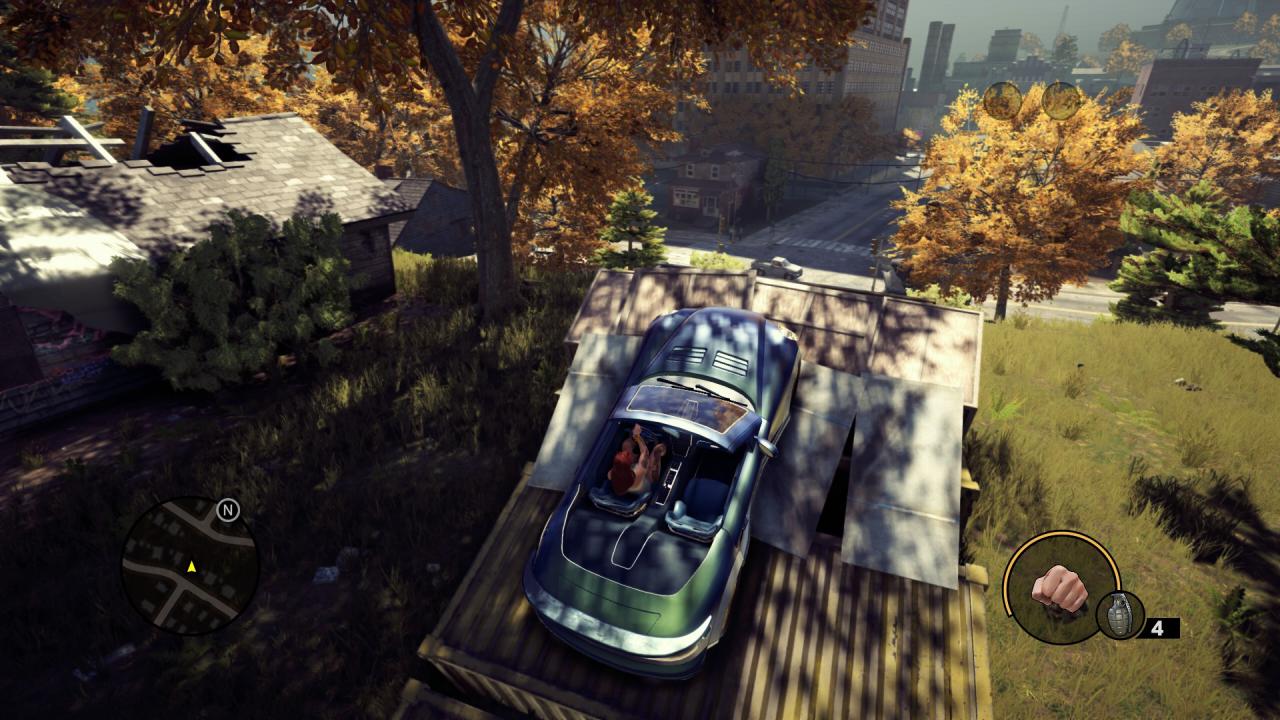Select the fist melee weapon icon
Viewport: 1280px width, 720px height.
pyautogui.click(x=1060, y=587)
